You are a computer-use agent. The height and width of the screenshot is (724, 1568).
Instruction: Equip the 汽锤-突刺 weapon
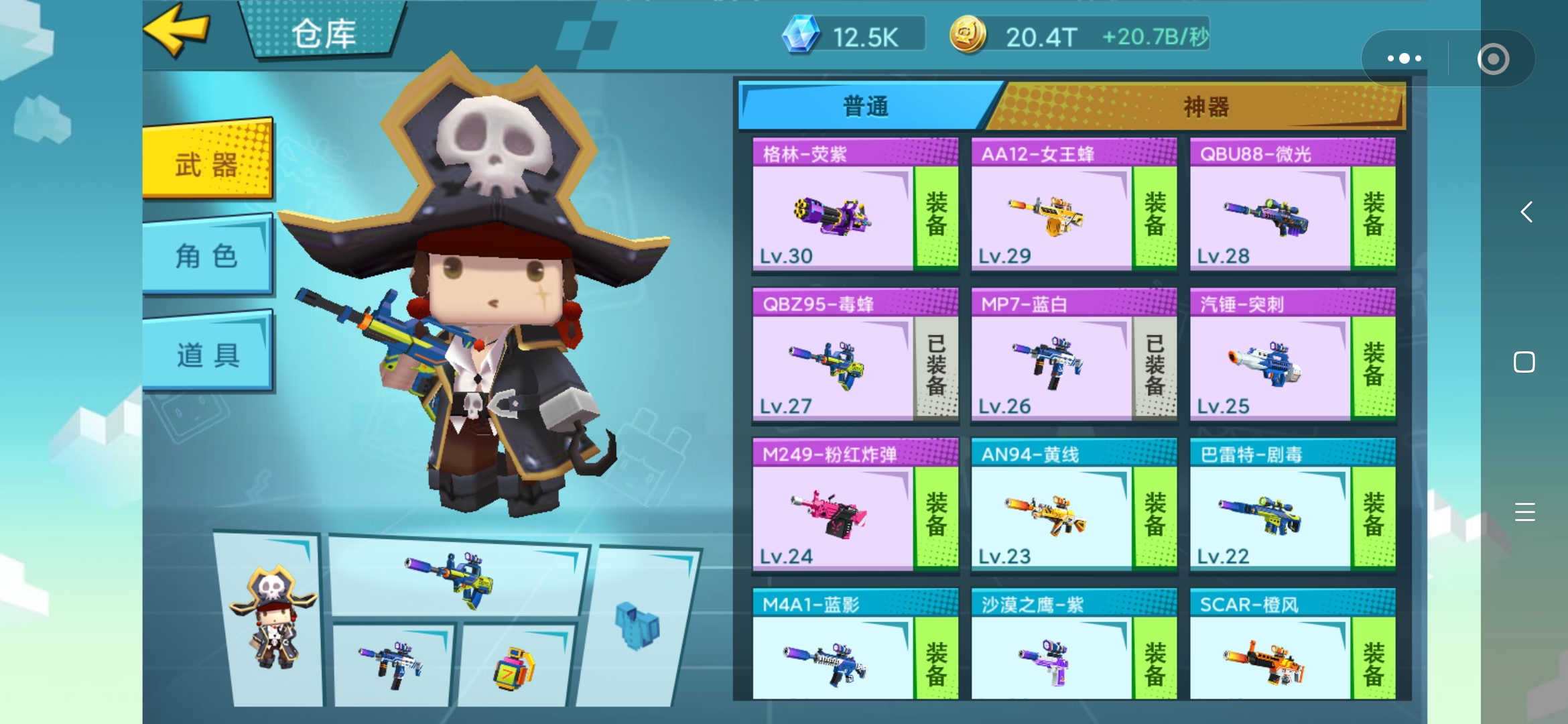point(1373,366)
